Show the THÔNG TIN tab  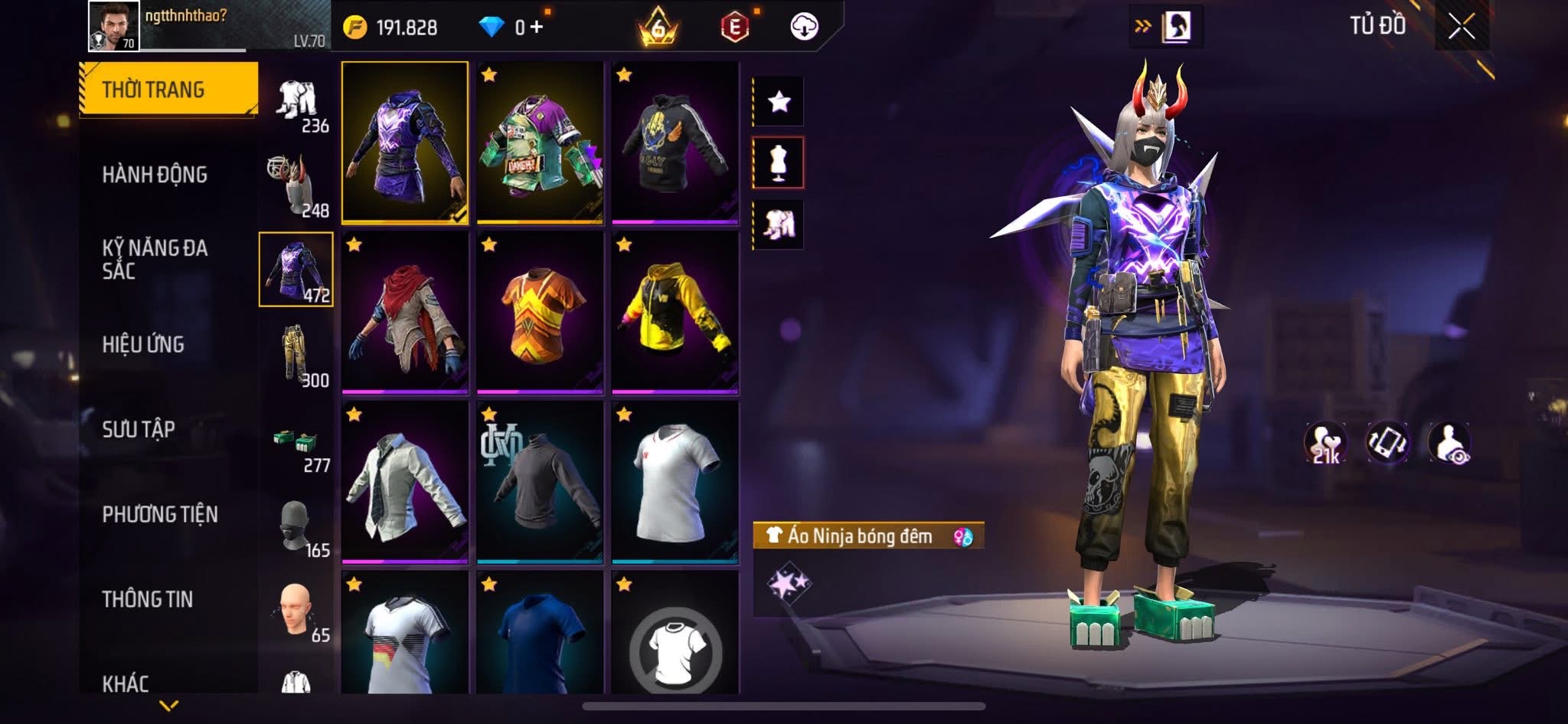pyautogui.click(x=148, y=599)
